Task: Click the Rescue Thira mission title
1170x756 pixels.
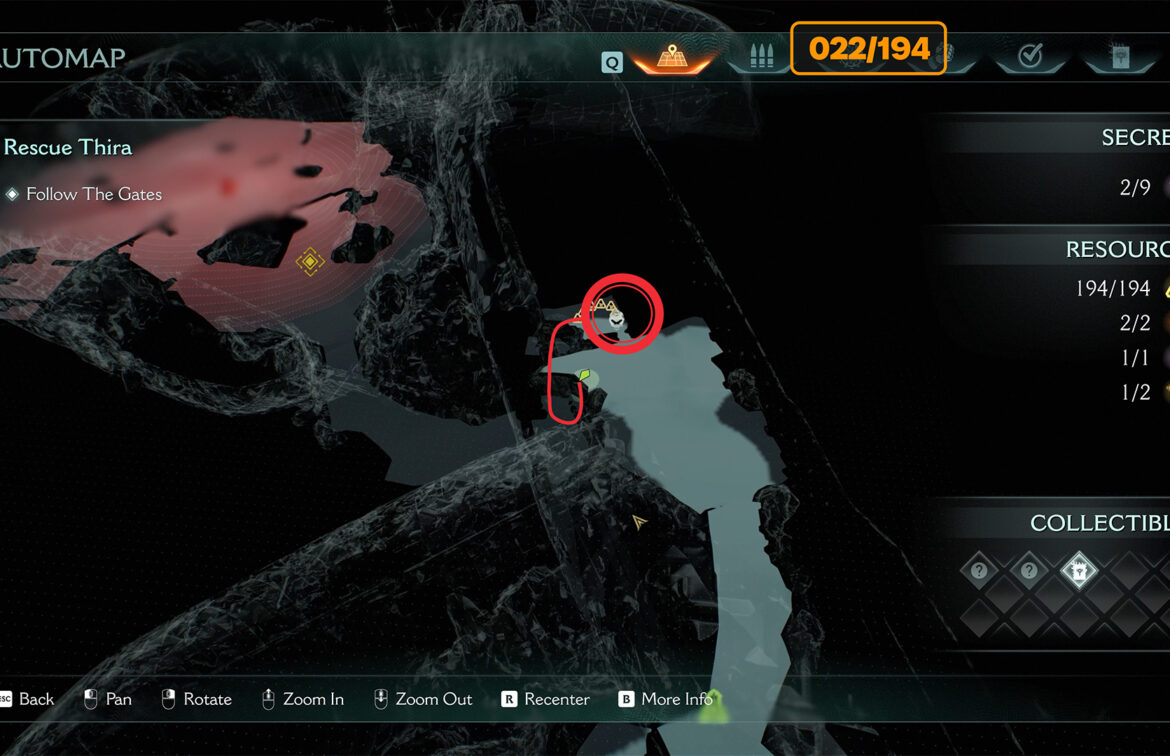Action: 68,147
